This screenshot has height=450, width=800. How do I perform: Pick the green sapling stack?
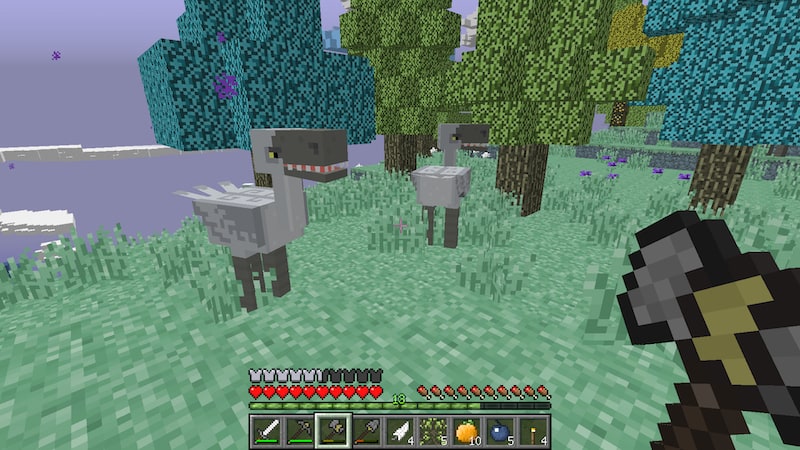click(433, 431)
